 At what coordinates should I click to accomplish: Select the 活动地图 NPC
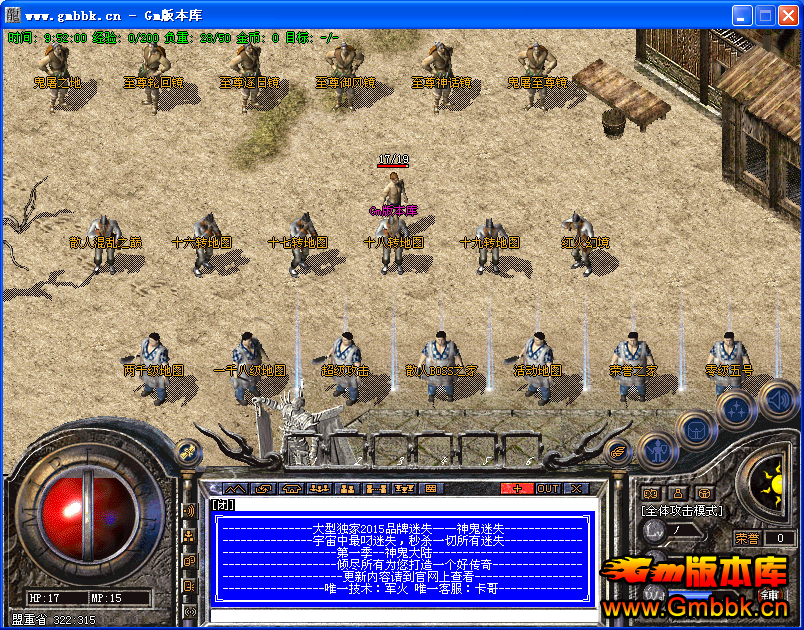pos(537,360)
